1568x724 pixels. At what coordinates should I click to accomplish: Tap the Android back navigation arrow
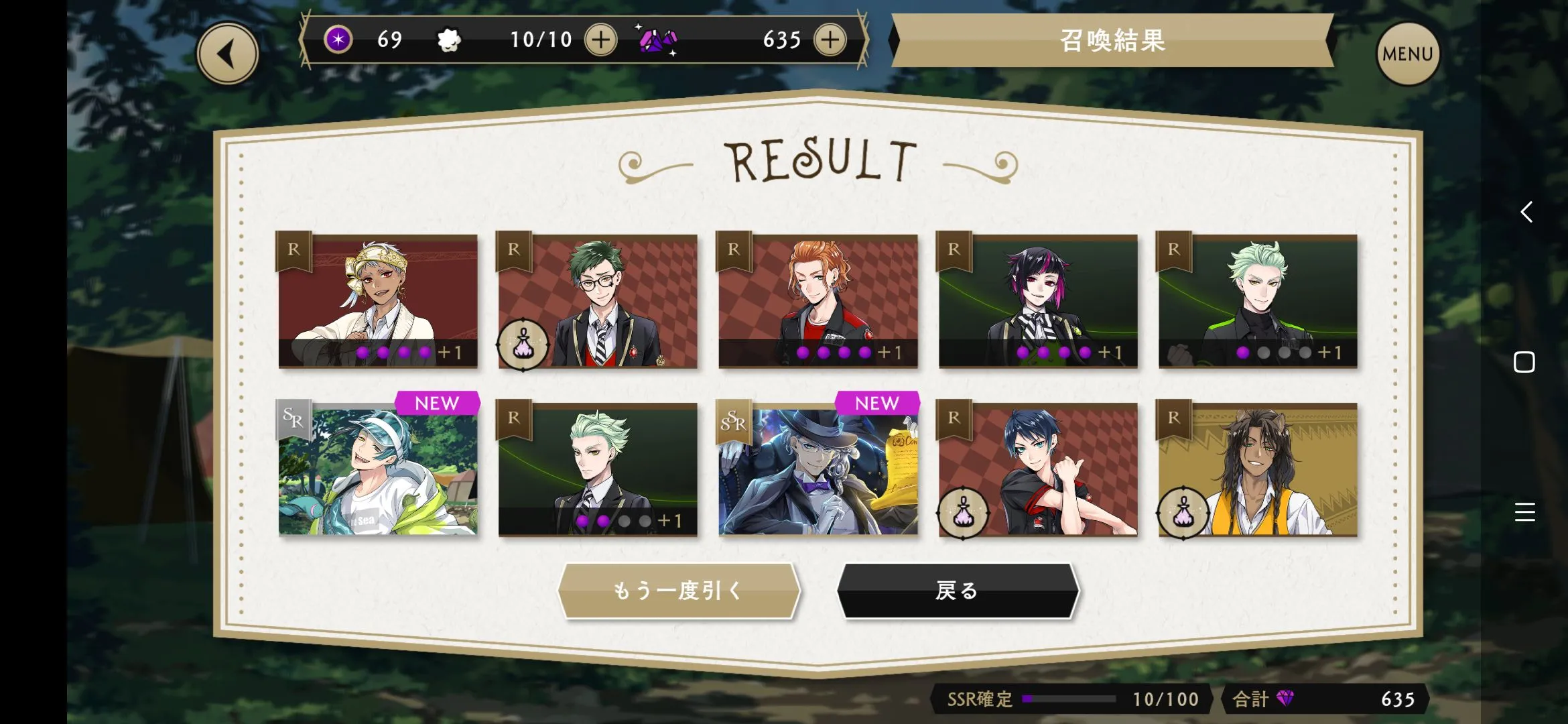click(x=1526, y=212)
